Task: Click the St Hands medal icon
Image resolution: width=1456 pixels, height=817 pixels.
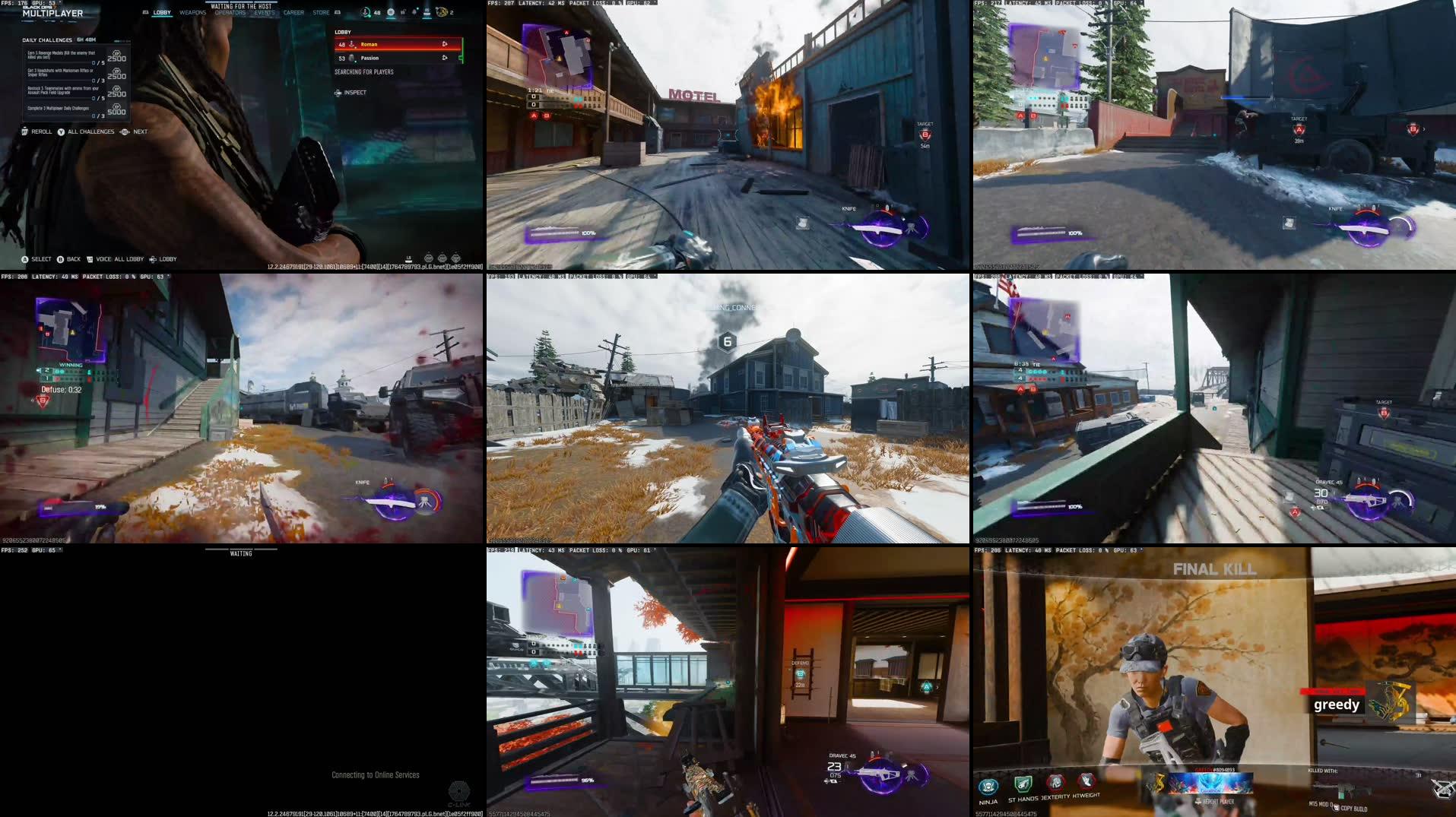Action: tap(1023, 785)
